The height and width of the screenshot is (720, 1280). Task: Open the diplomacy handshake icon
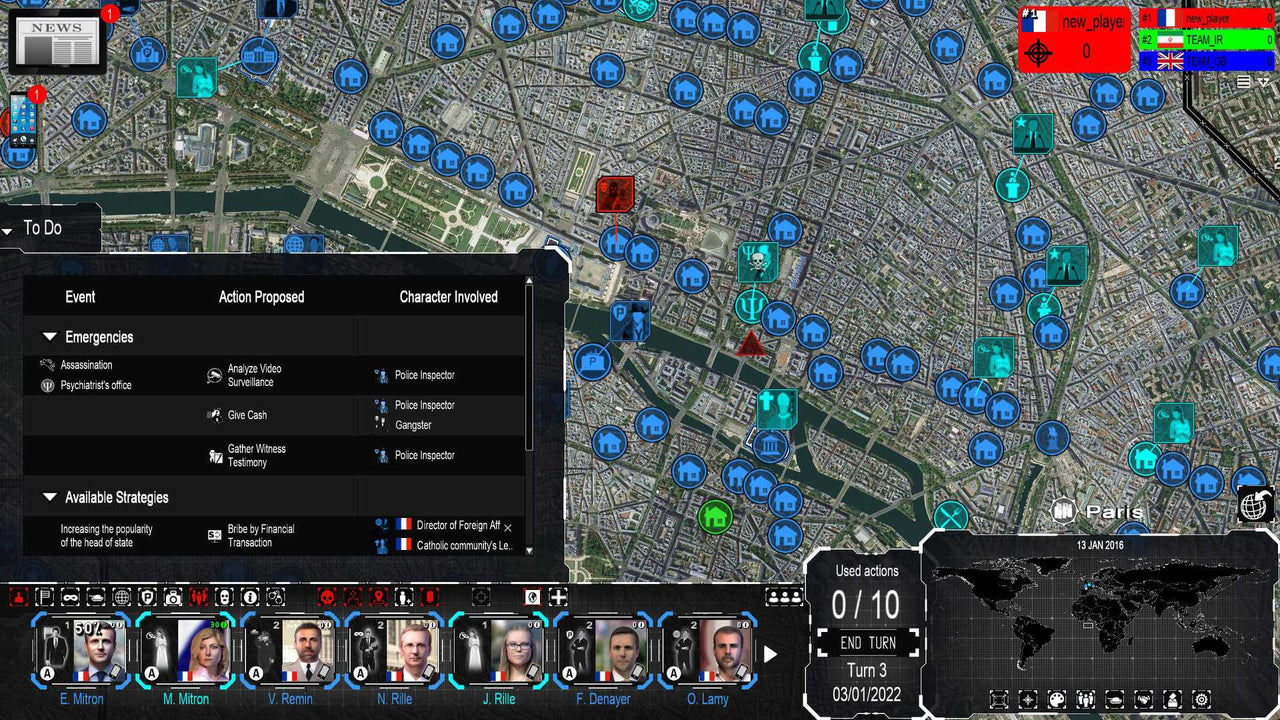pyautogui.click(x=1143, y=700)
